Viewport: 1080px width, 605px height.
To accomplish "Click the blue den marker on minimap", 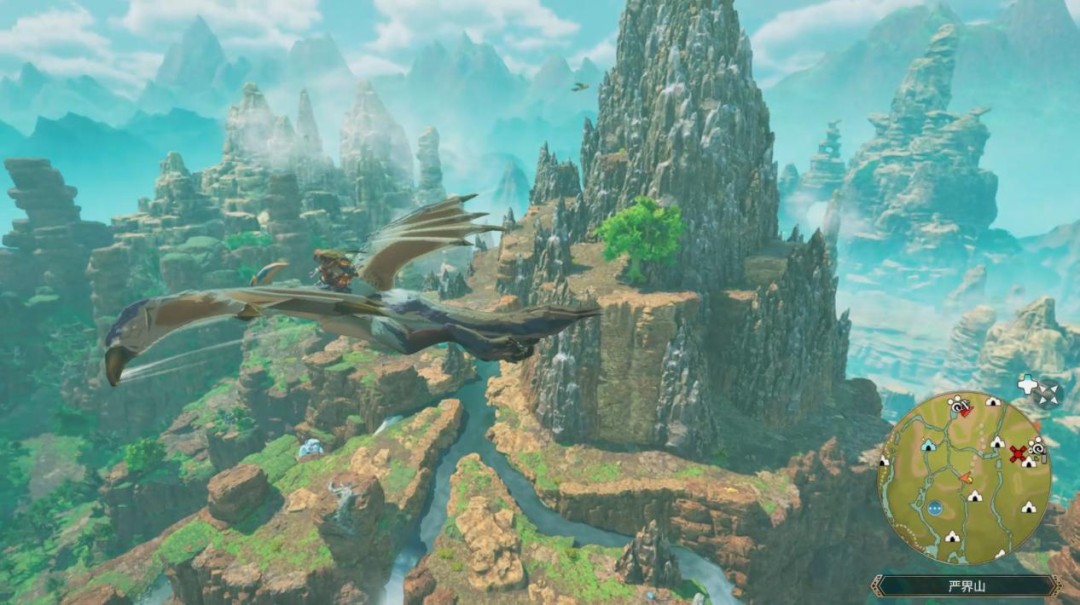I will 928,445.
